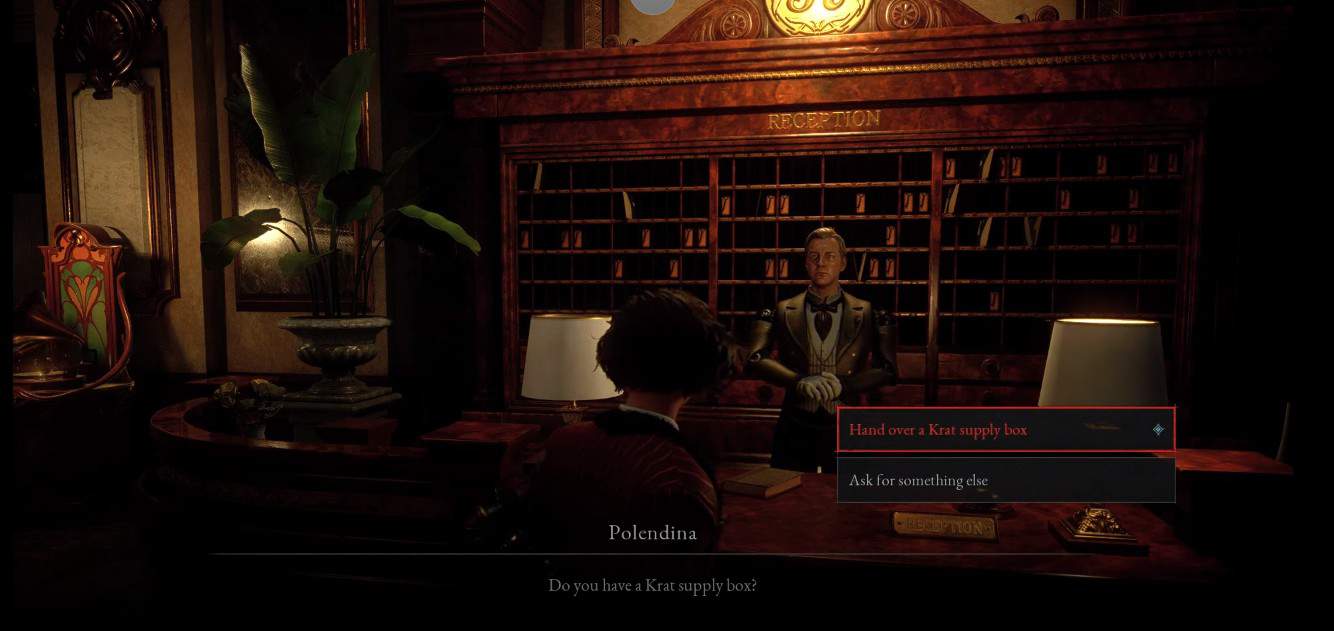Select the "Ask for something else" option
1334x631 pixels.
coord(1005,481)
